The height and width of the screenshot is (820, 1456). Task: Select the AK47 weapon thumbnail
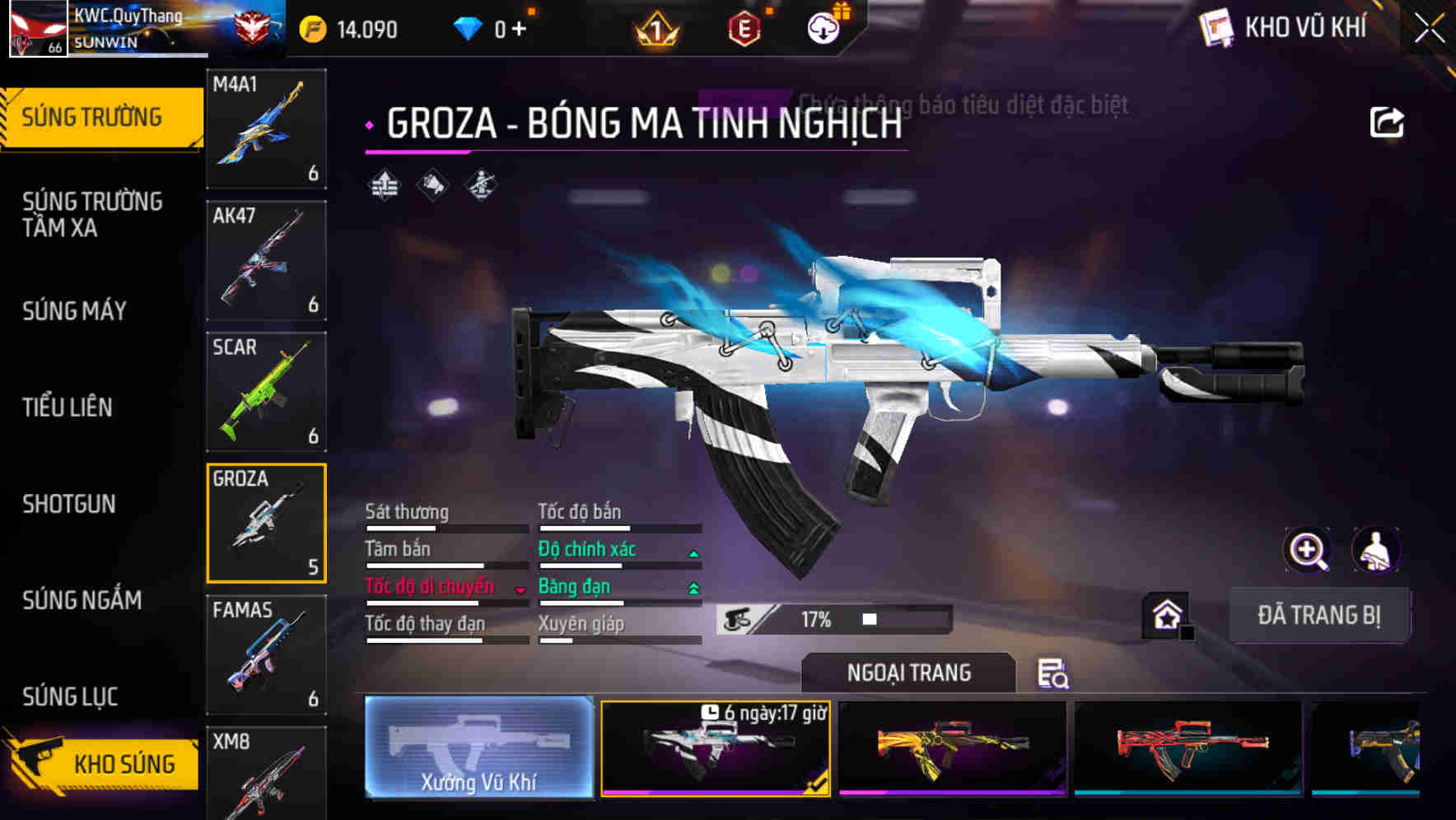coord(265,259)
